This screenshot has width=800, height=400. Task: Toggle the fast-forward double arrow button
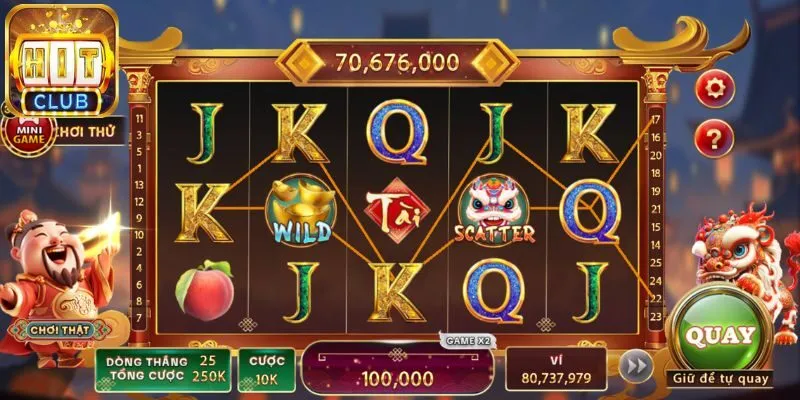(x=635, y=367)
